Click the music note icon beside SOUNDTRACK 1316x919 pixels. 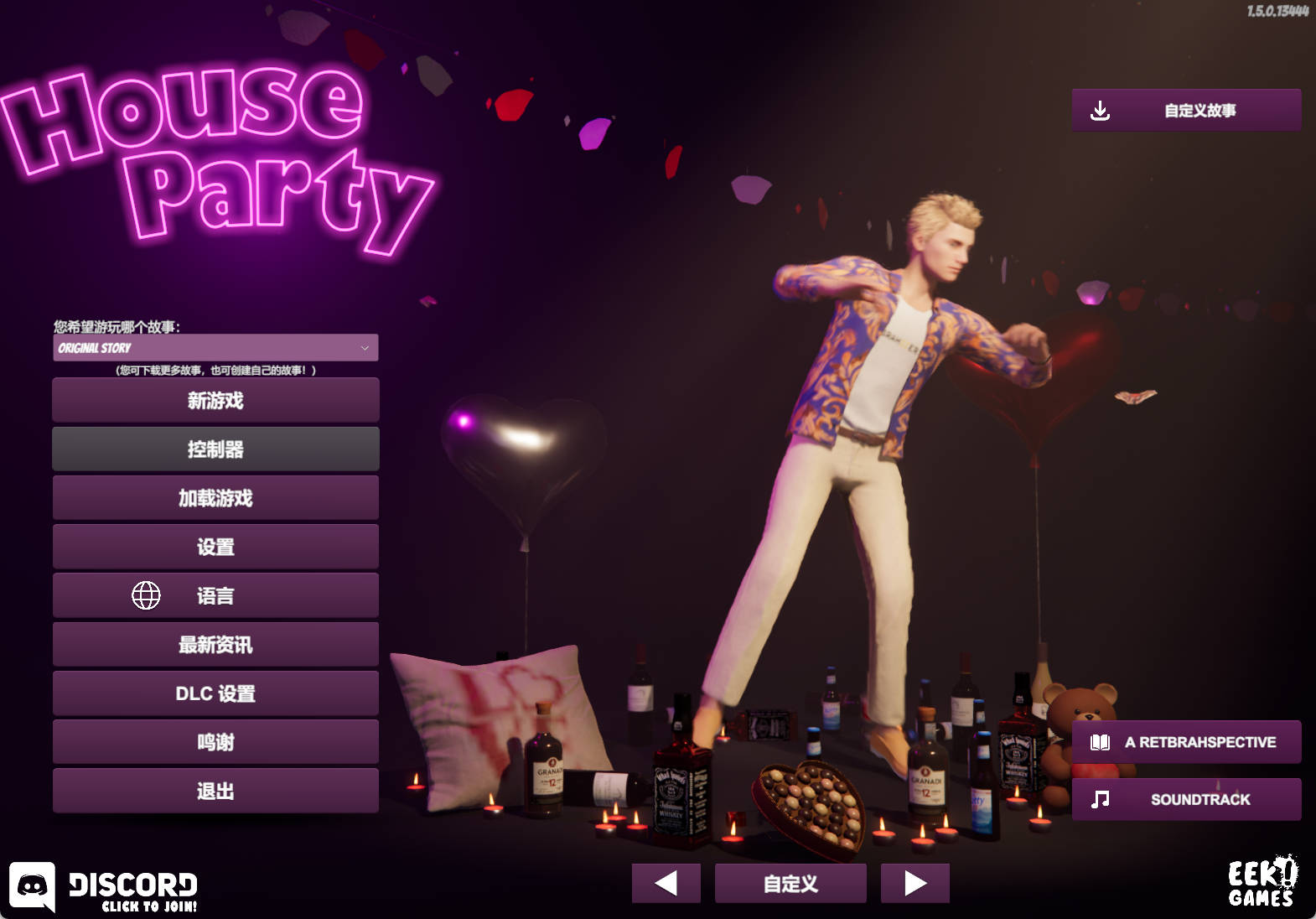point(1099,799)
